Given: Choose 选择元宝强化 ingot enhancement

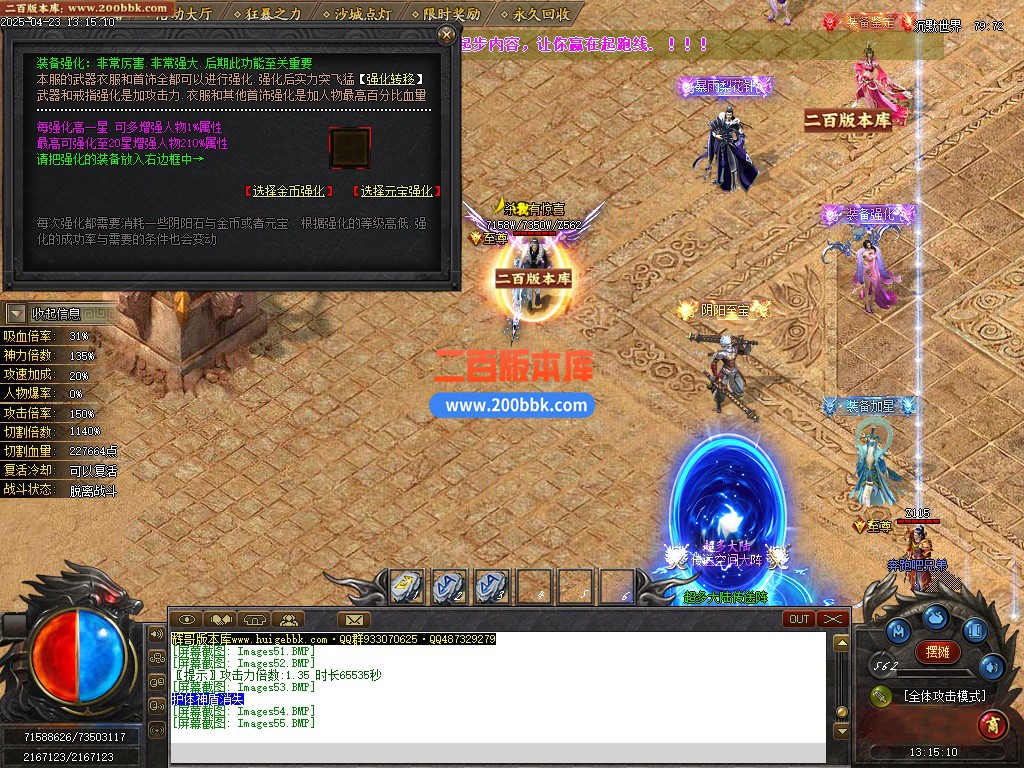Looking at the screenshot, I should click(397, 191).
